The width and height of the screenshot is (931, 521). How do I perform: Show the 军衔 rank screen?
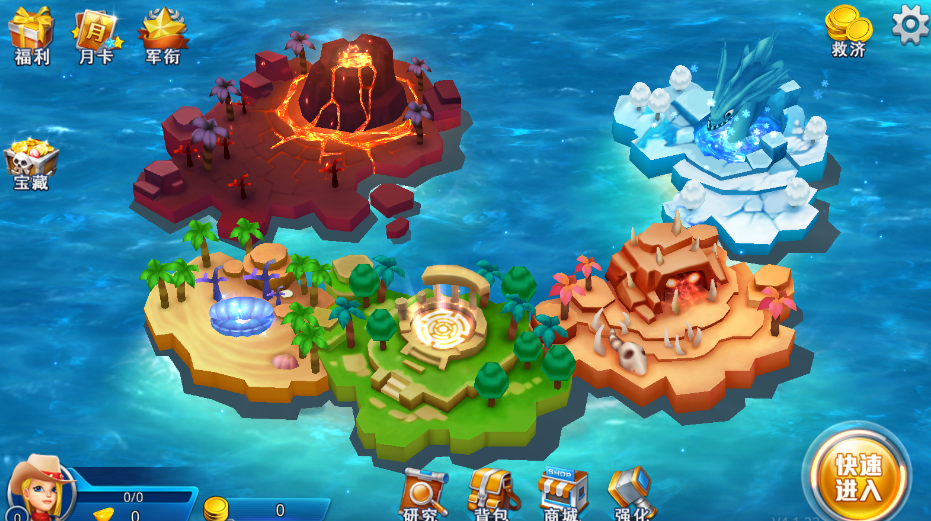(x=162, y=33)
